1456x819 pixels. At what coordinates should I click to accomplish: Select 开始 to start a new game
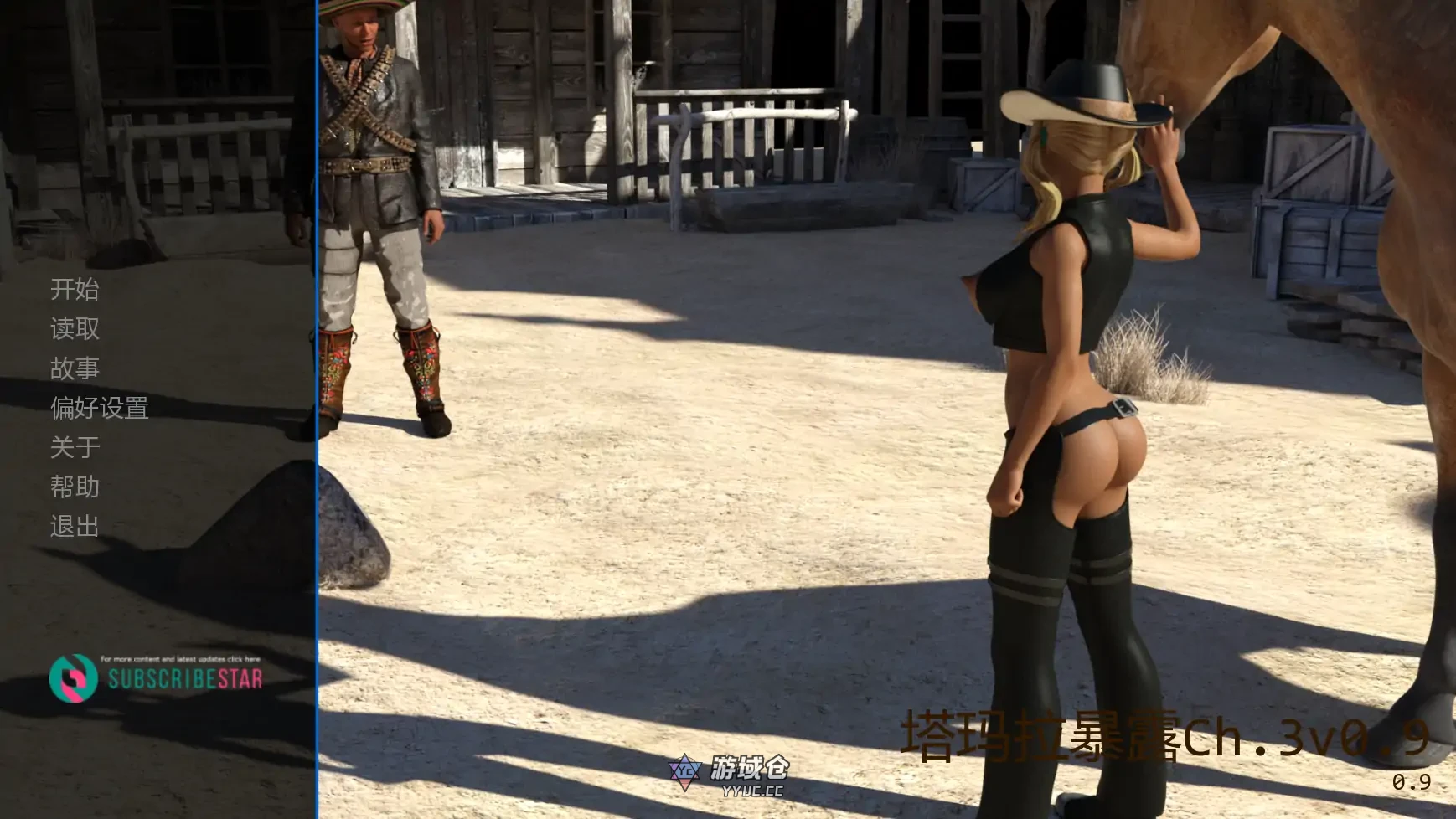74,289
